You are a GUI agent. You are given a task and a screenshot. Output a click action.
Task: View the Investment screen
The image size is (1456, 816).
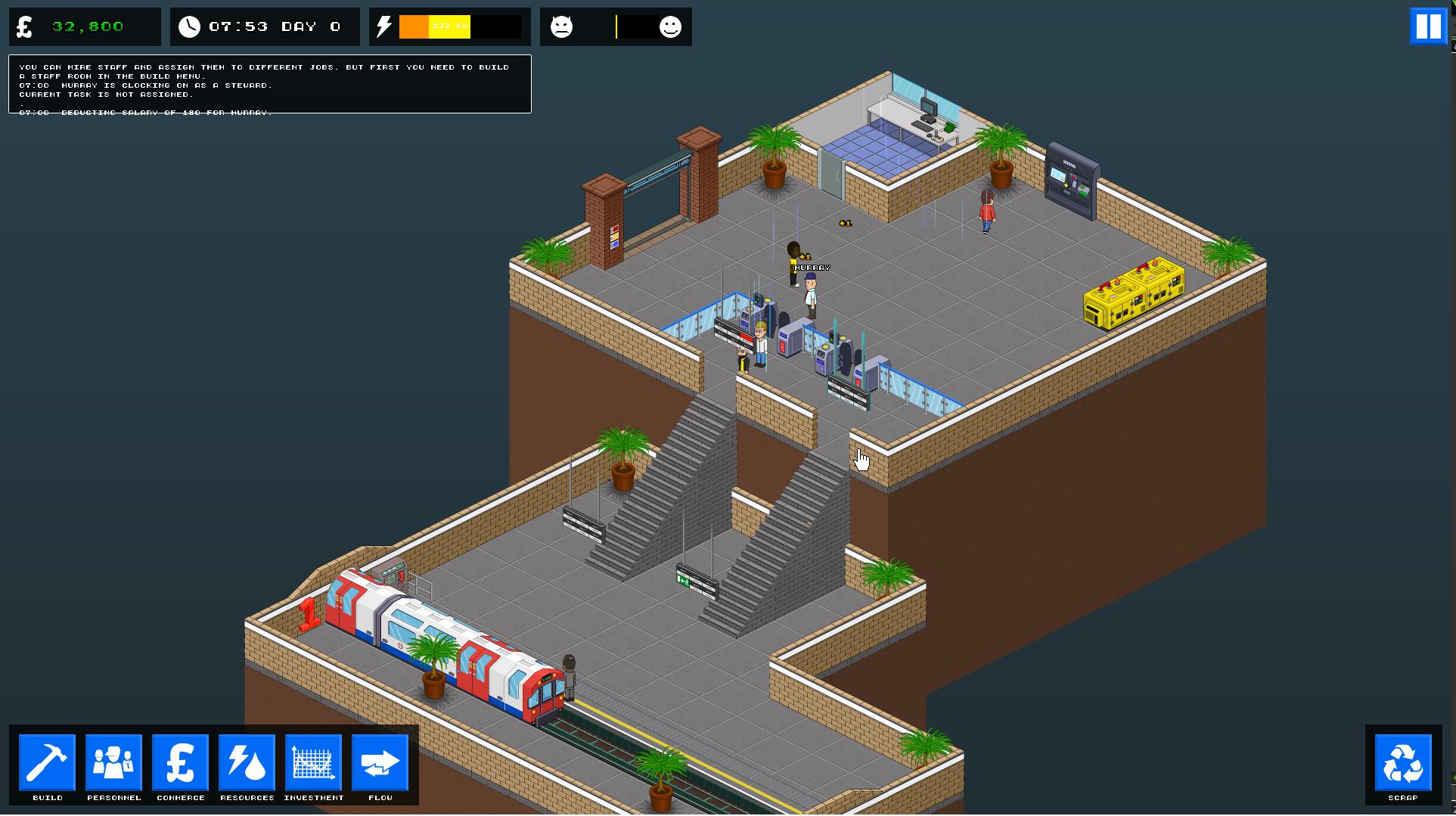(x=313, y=764)
